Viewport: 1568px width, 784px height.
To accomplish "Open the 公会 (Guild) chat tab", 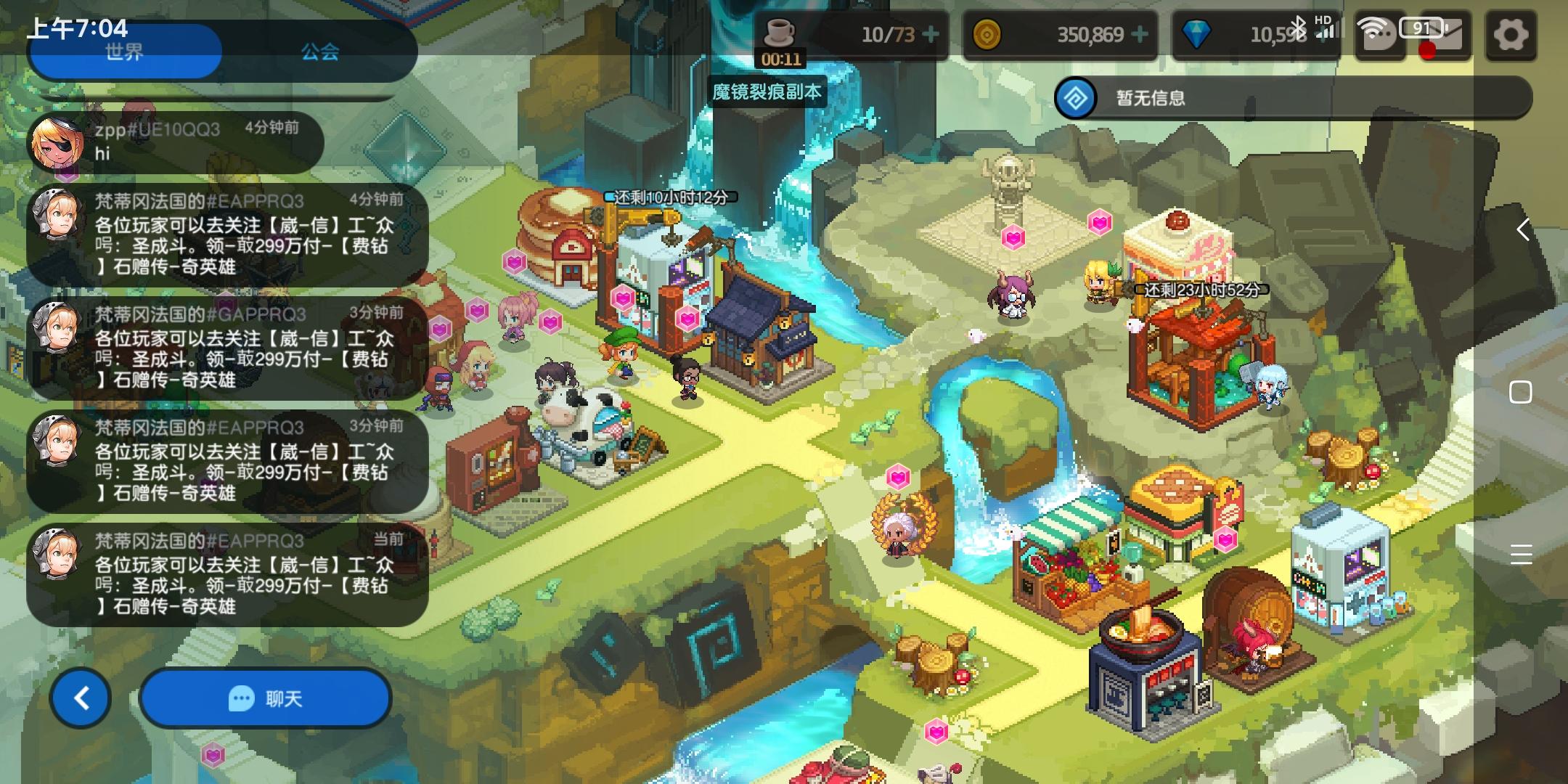I will click(320, 52).
